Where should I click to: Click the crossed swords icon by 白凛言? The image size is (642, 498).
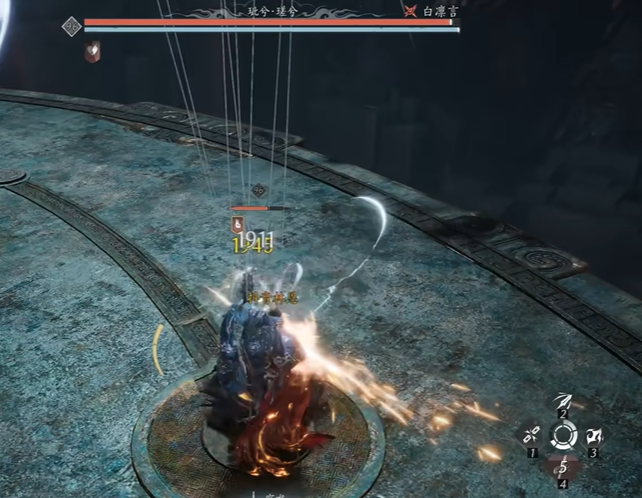(410, 11)
